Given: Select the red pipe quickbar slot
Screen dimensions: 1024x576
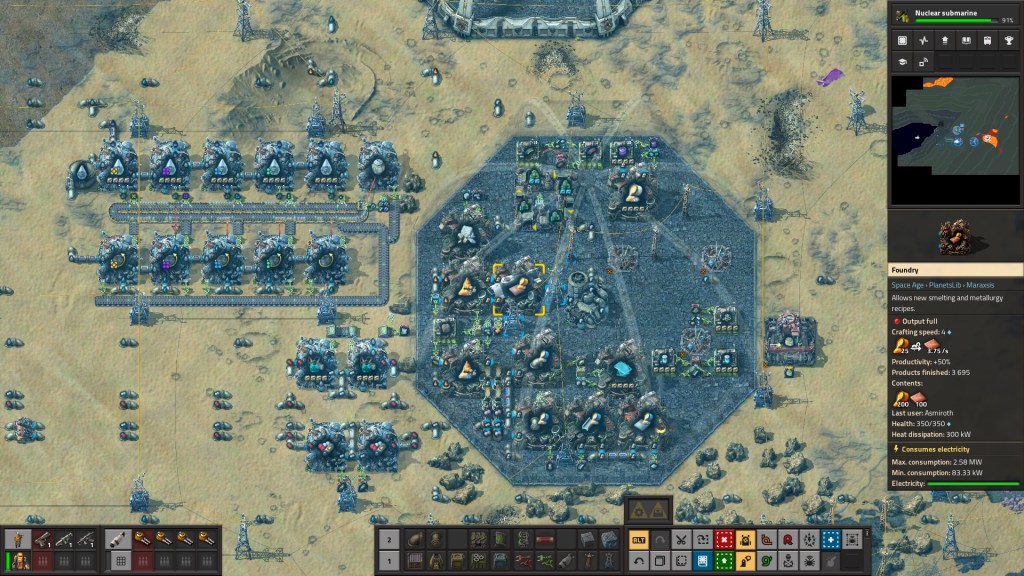Looking at the screenshot, I should pyautogui.click(x=545, y=540).
